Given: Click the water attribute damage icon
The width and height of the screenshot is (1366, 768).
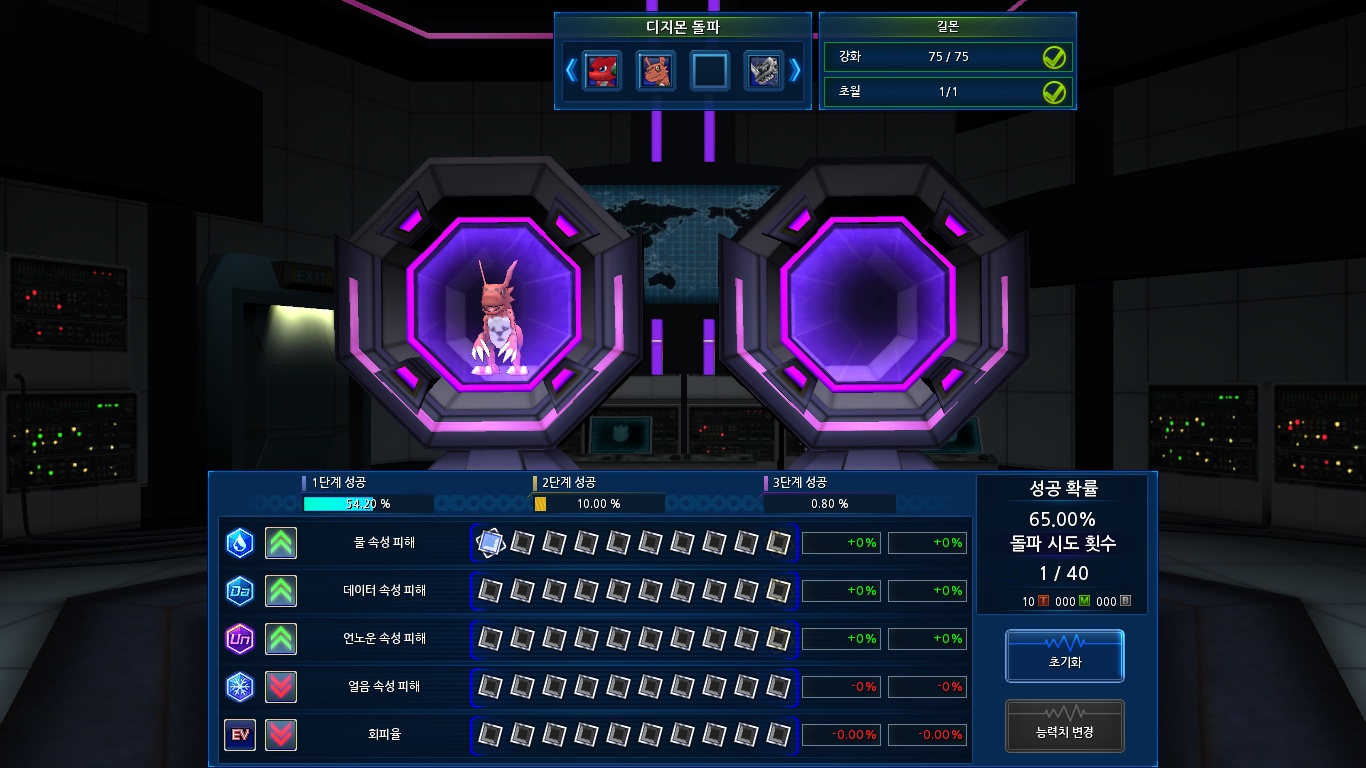Looking at the screenshot, I should point(240,543).
